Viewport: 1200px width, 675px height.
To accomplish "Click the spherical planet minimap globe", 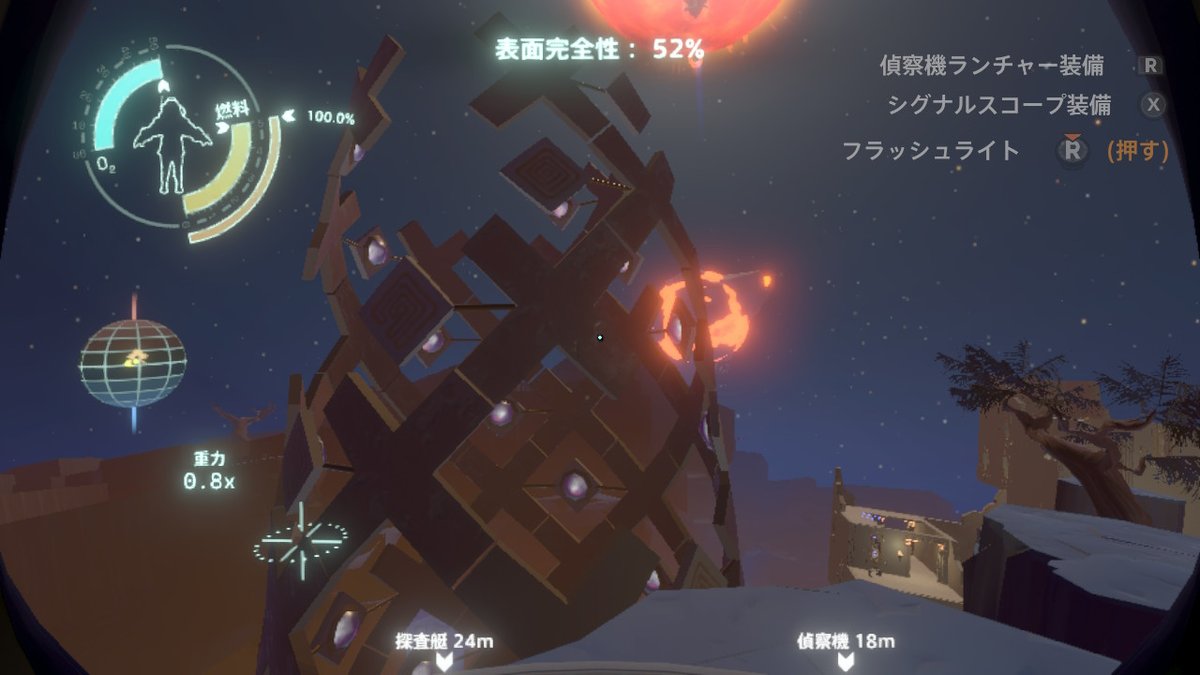I will pos(133,363).
